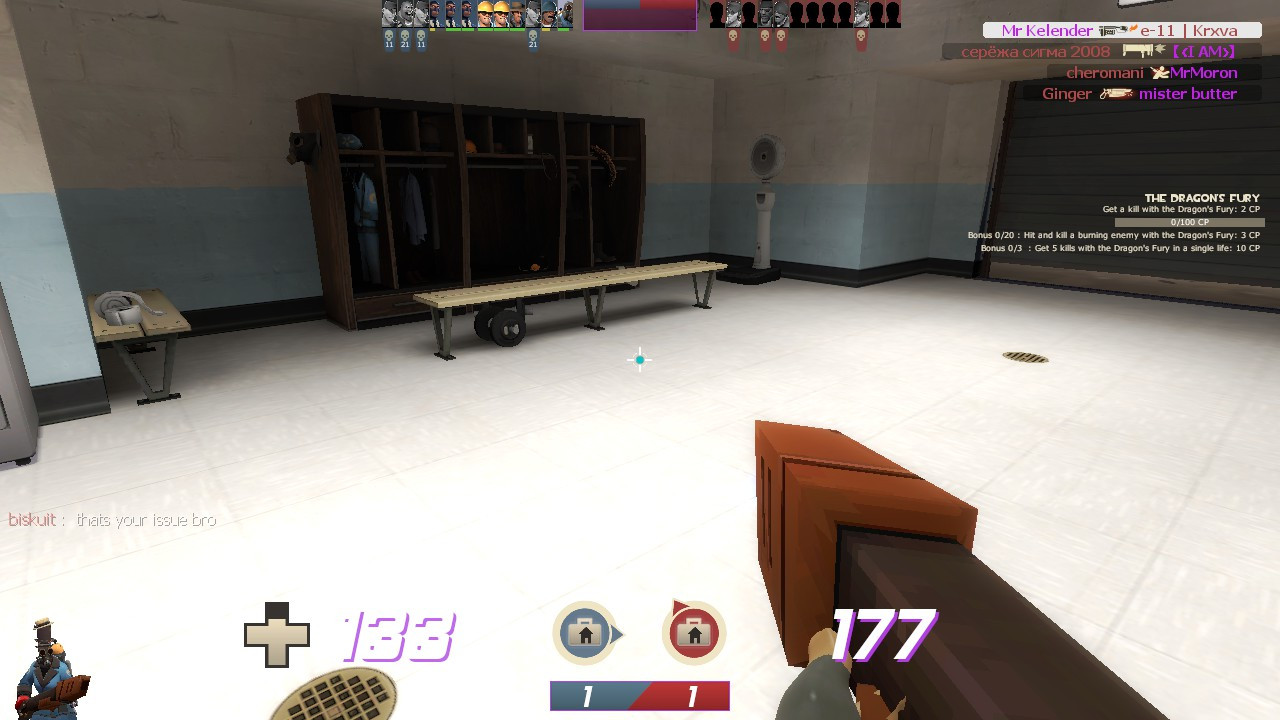Click the RED team intelligence briefcase icon
This screenshot has width=1280, height=720.
tap(693, 632)
